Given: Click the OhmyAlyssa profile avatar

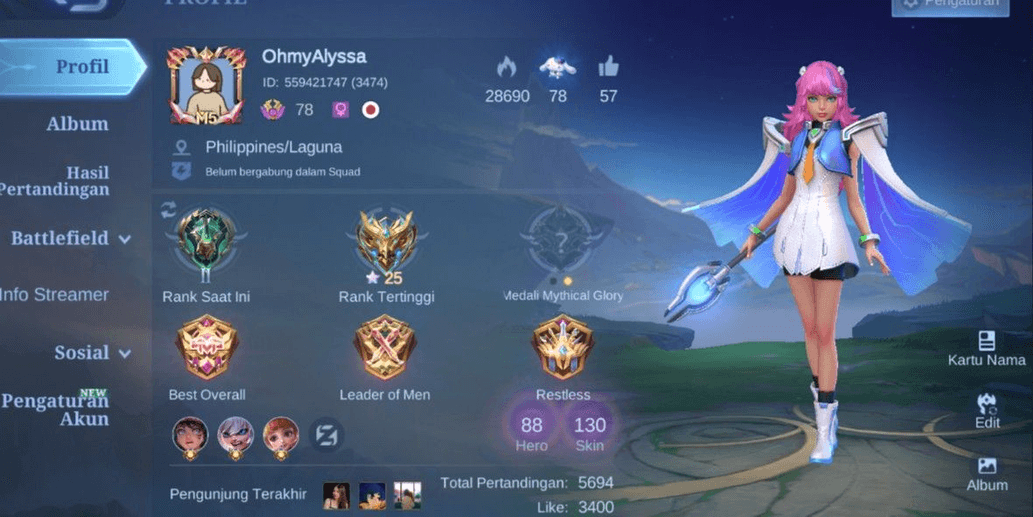Looking at the screenshot, I should 207,84.
